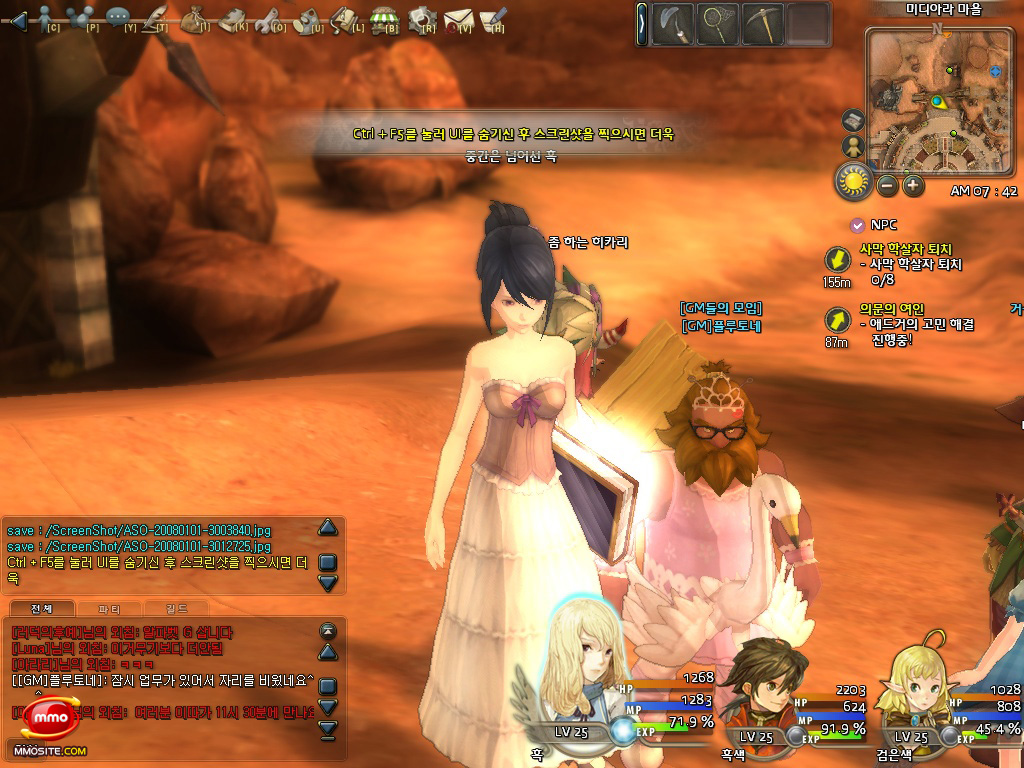This screenshot has height=768, width=1024.
Task: Click the sun day-time button
Action: click(855, 181)
